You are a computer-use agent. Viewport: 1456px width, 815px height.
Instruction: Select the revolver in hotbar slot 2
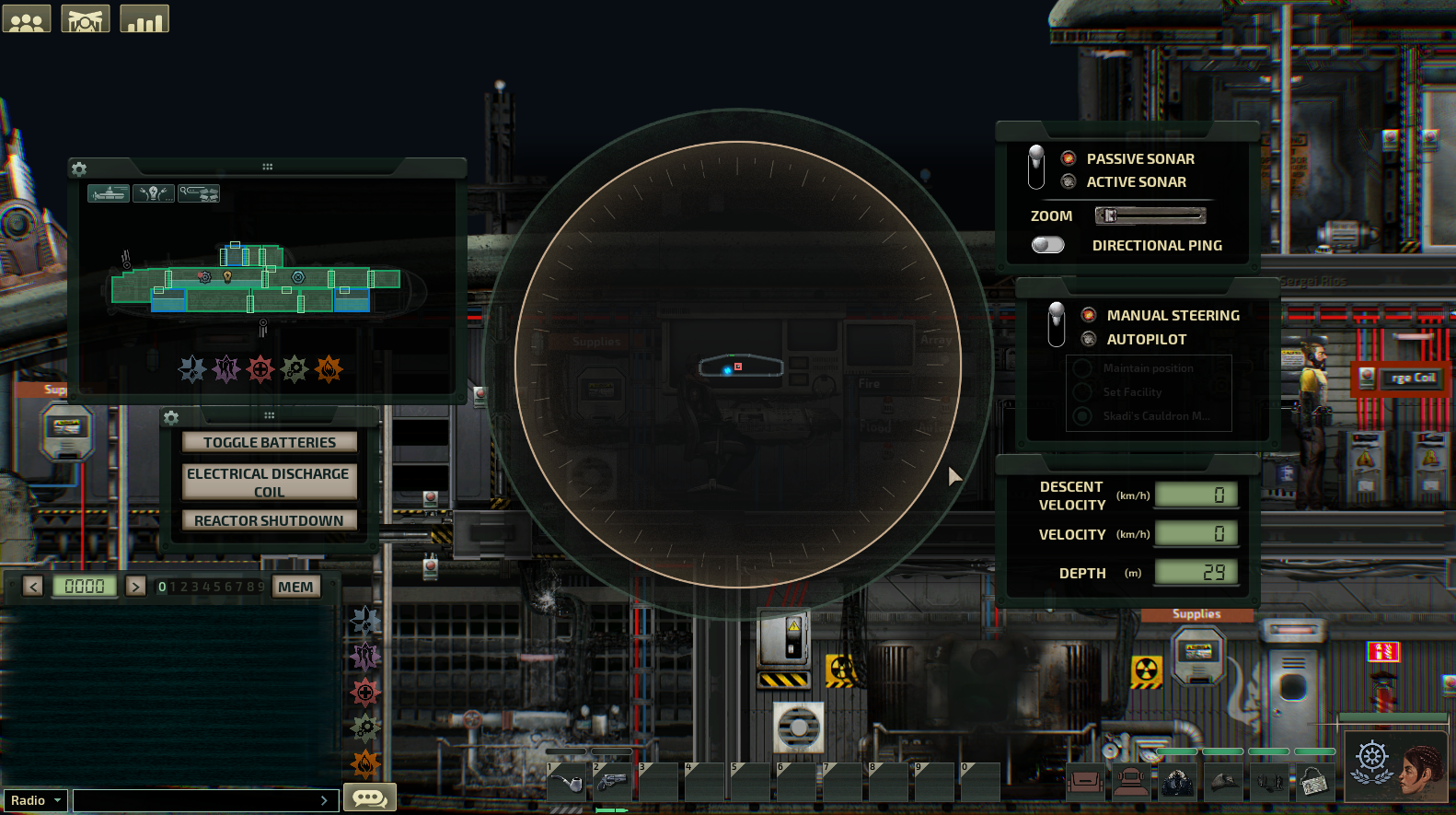click(x=612, y=783)
